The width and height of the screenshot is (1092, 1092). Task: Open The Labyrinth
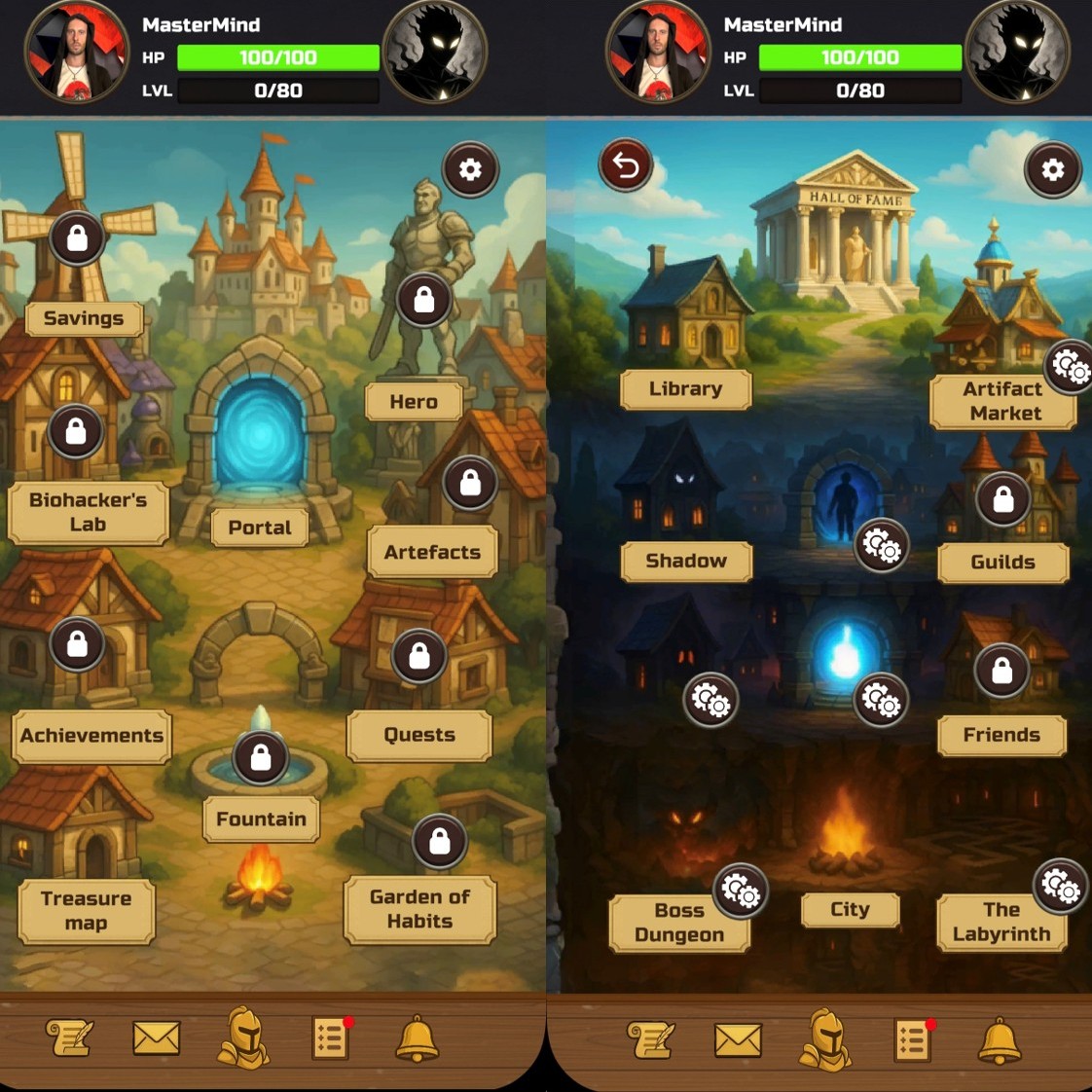tap(1001, 922)
